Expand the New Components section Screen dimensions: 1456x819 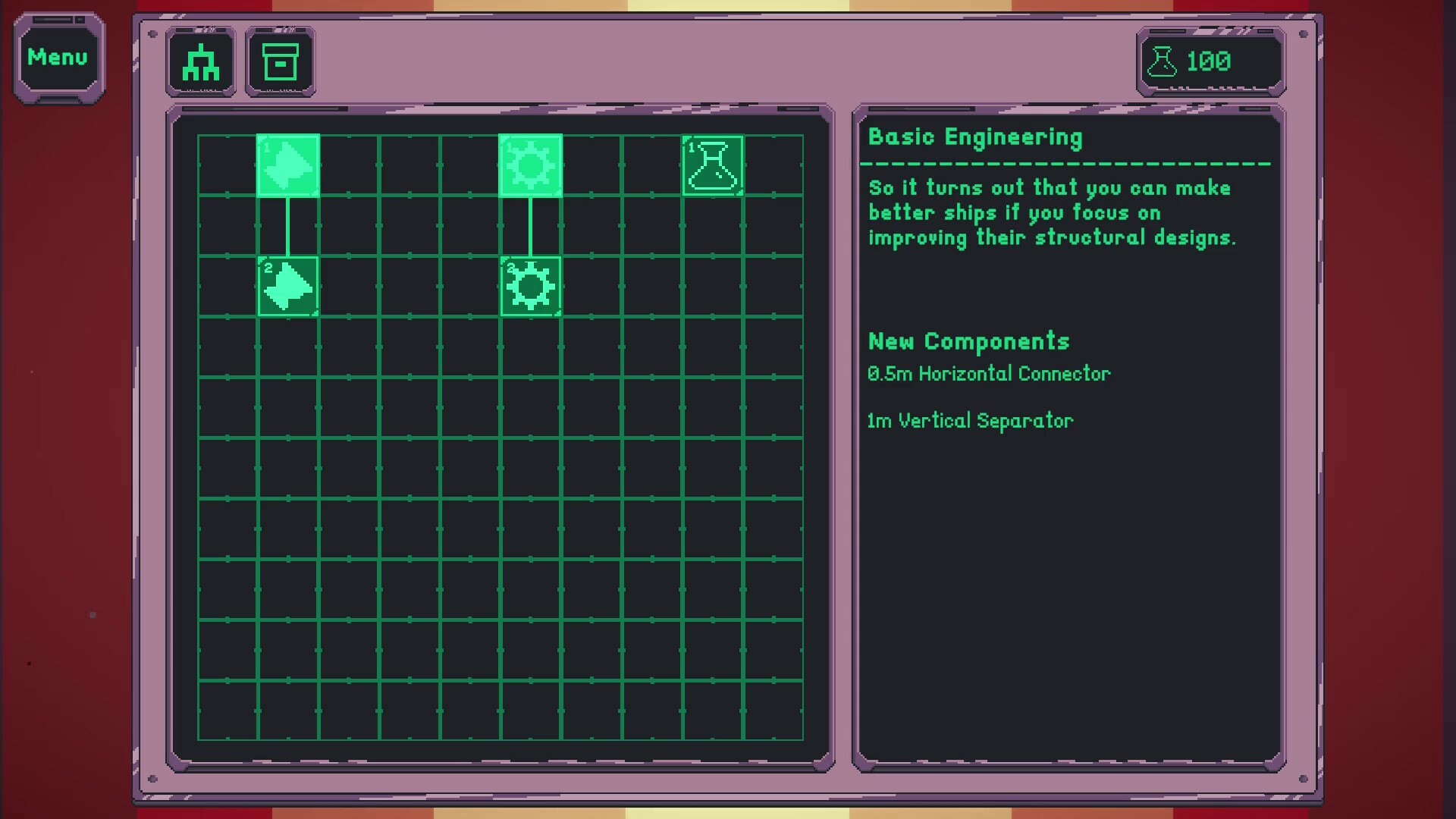[x=968, y=341]
